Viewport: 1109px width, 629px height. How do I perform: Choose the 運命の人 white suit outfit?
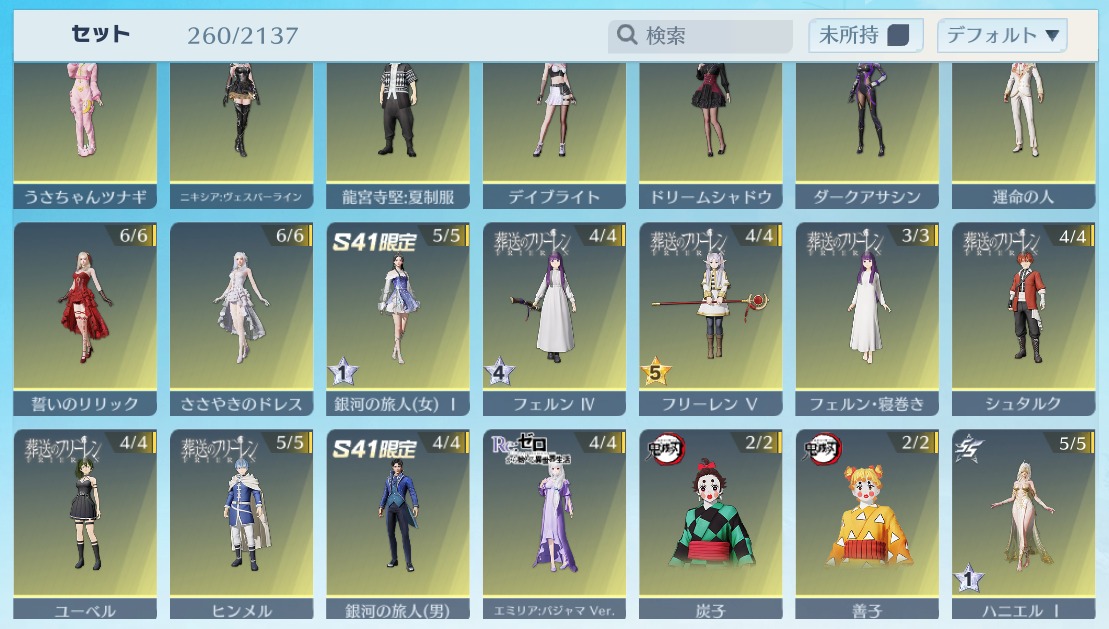[1023, 132]
